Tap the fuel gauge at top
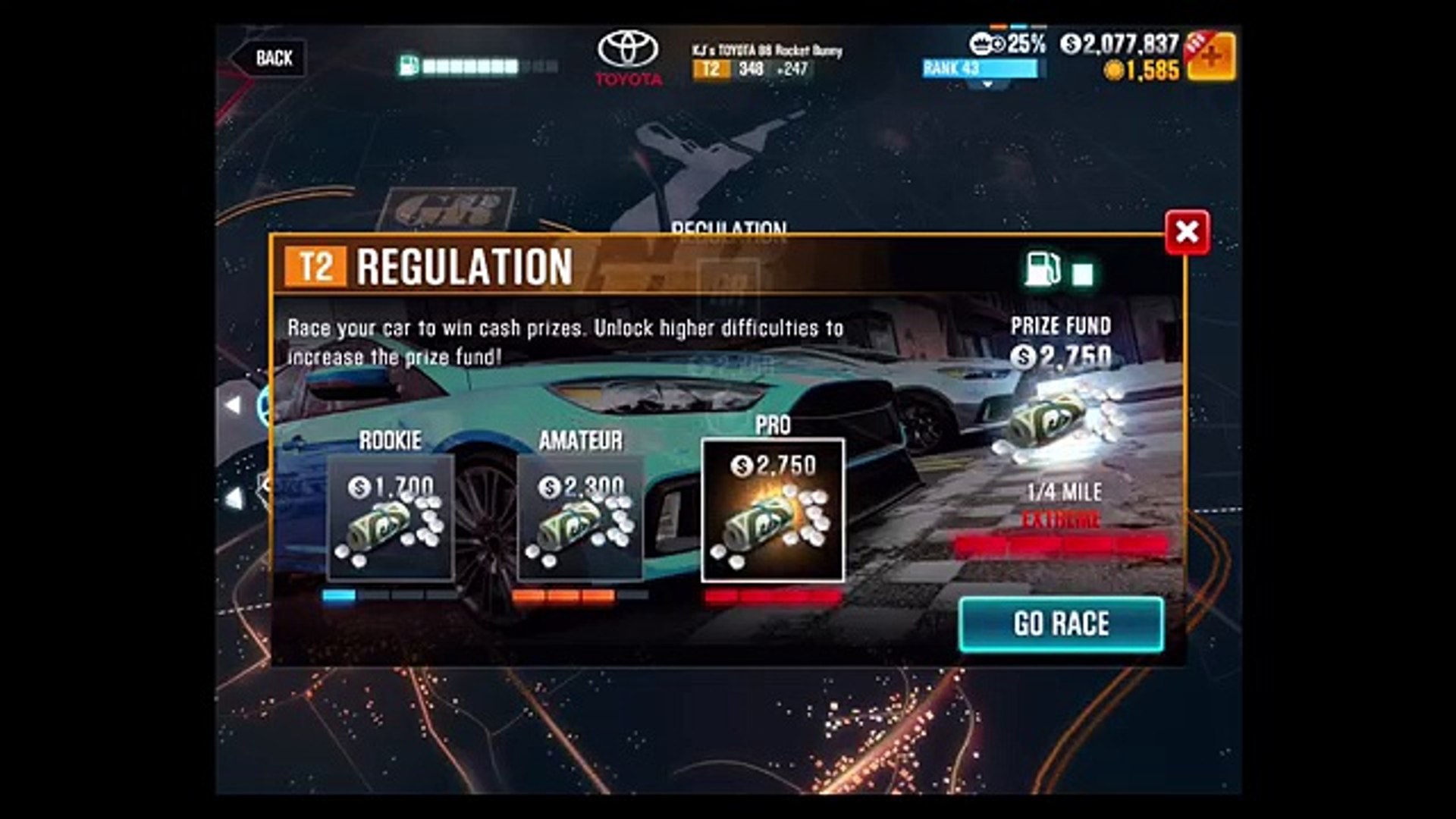The height and width of the screenshot is (819, 1456). 479,67
